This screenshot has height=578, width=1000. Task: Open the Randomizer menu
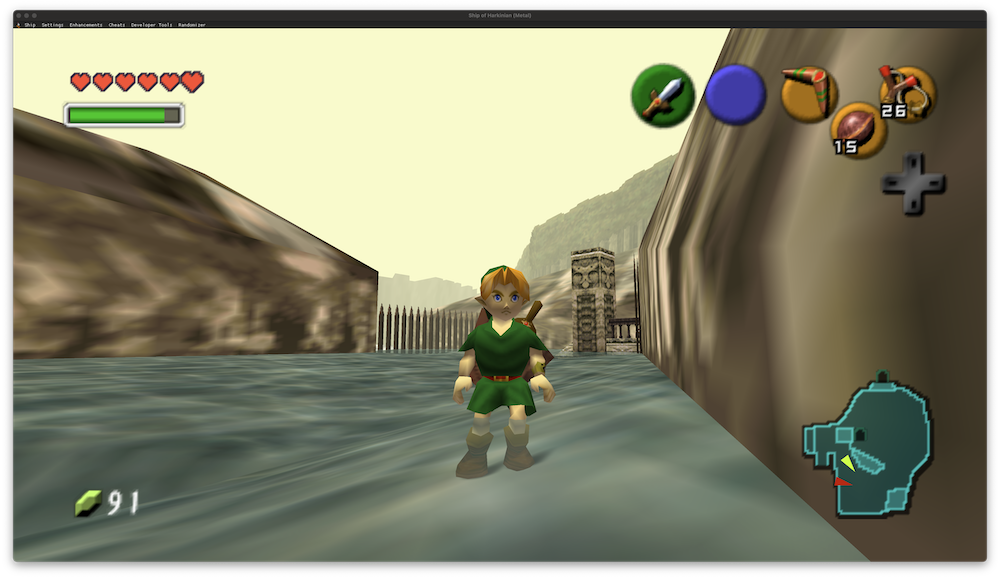click(x=191, y=25)
